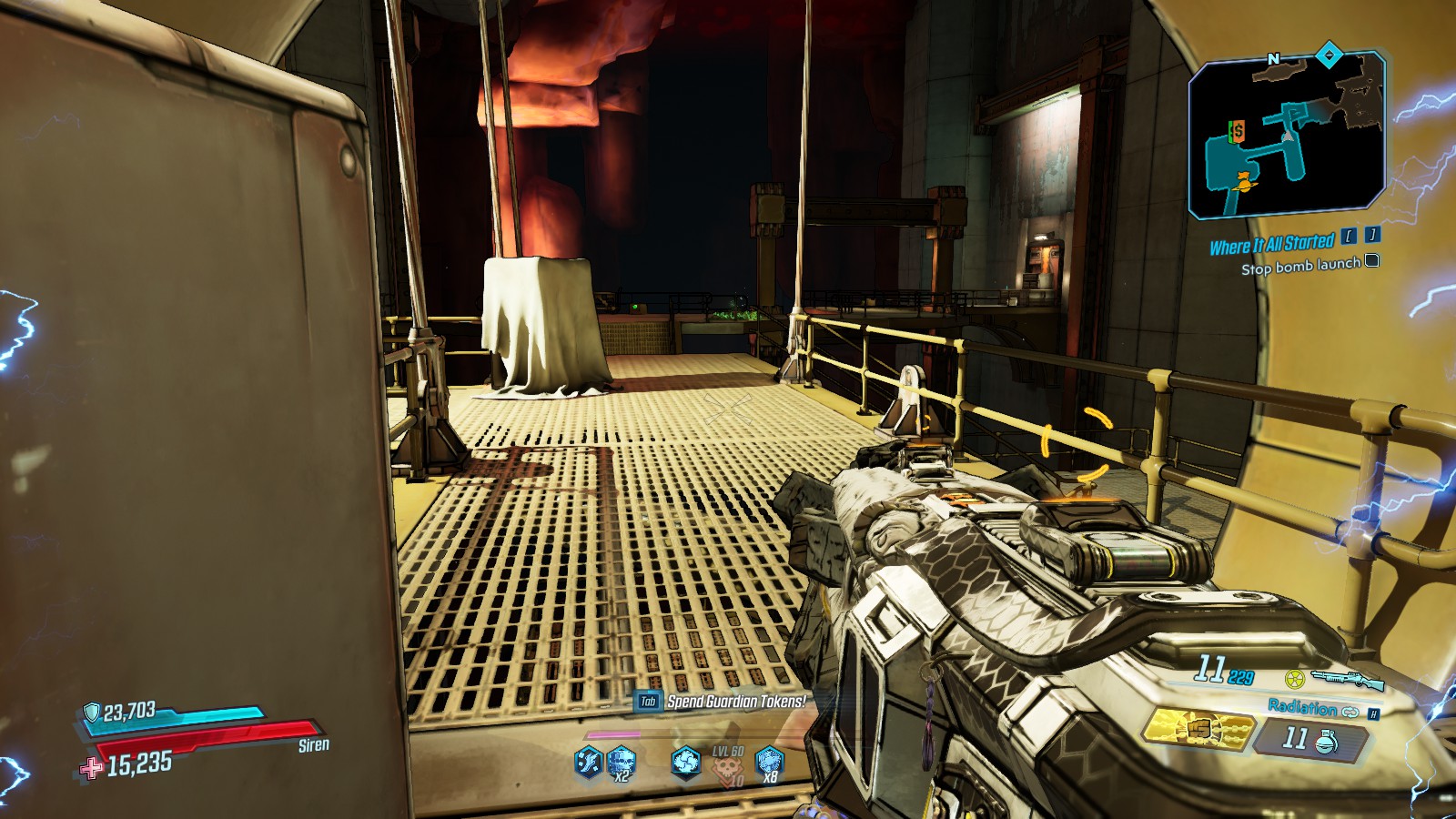Select the skull buff icon marked x2
Viewport: 1456px width, 819px height.
click(621, 762)
